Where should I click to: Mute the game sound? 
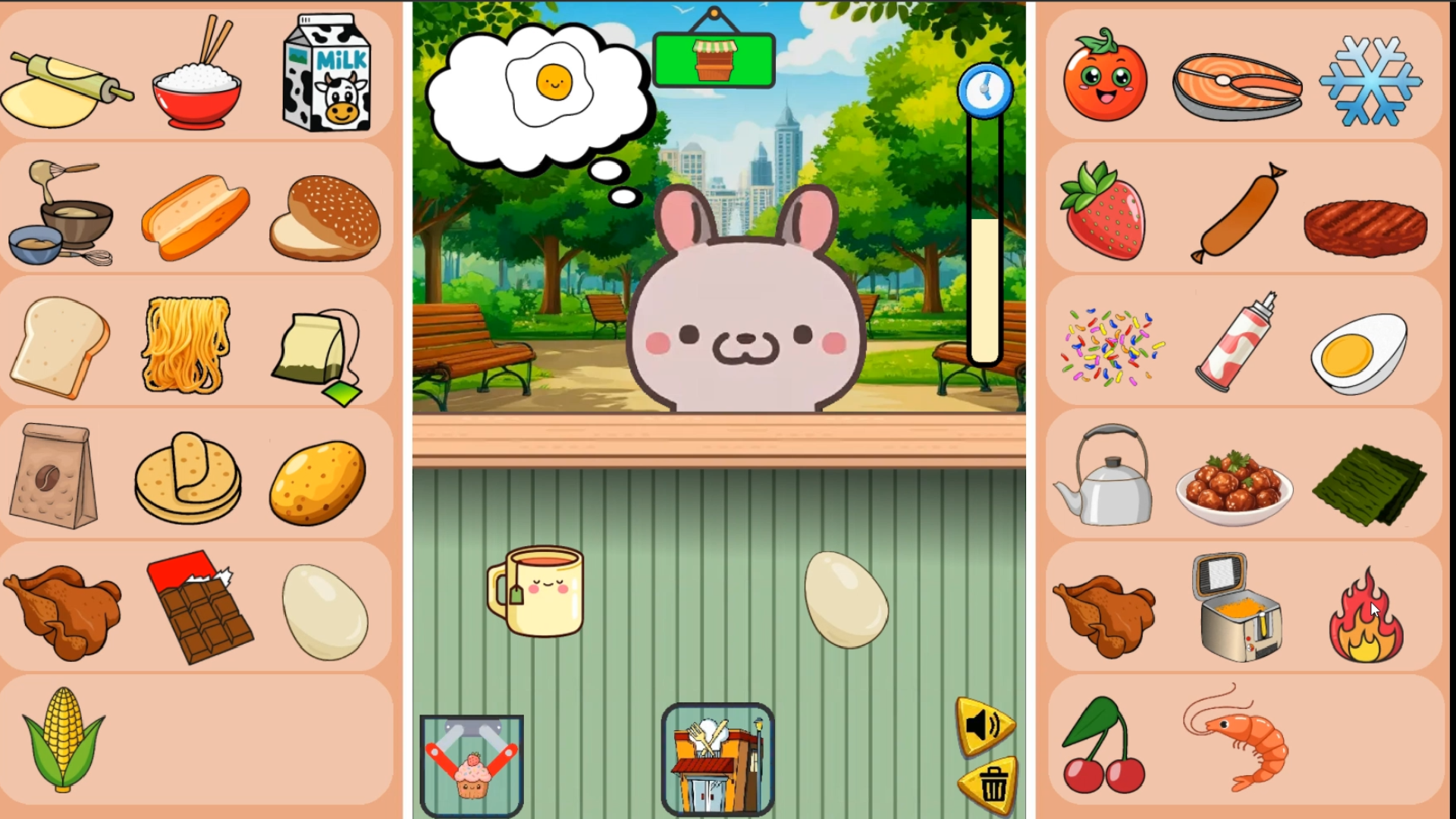pos(984,726)
